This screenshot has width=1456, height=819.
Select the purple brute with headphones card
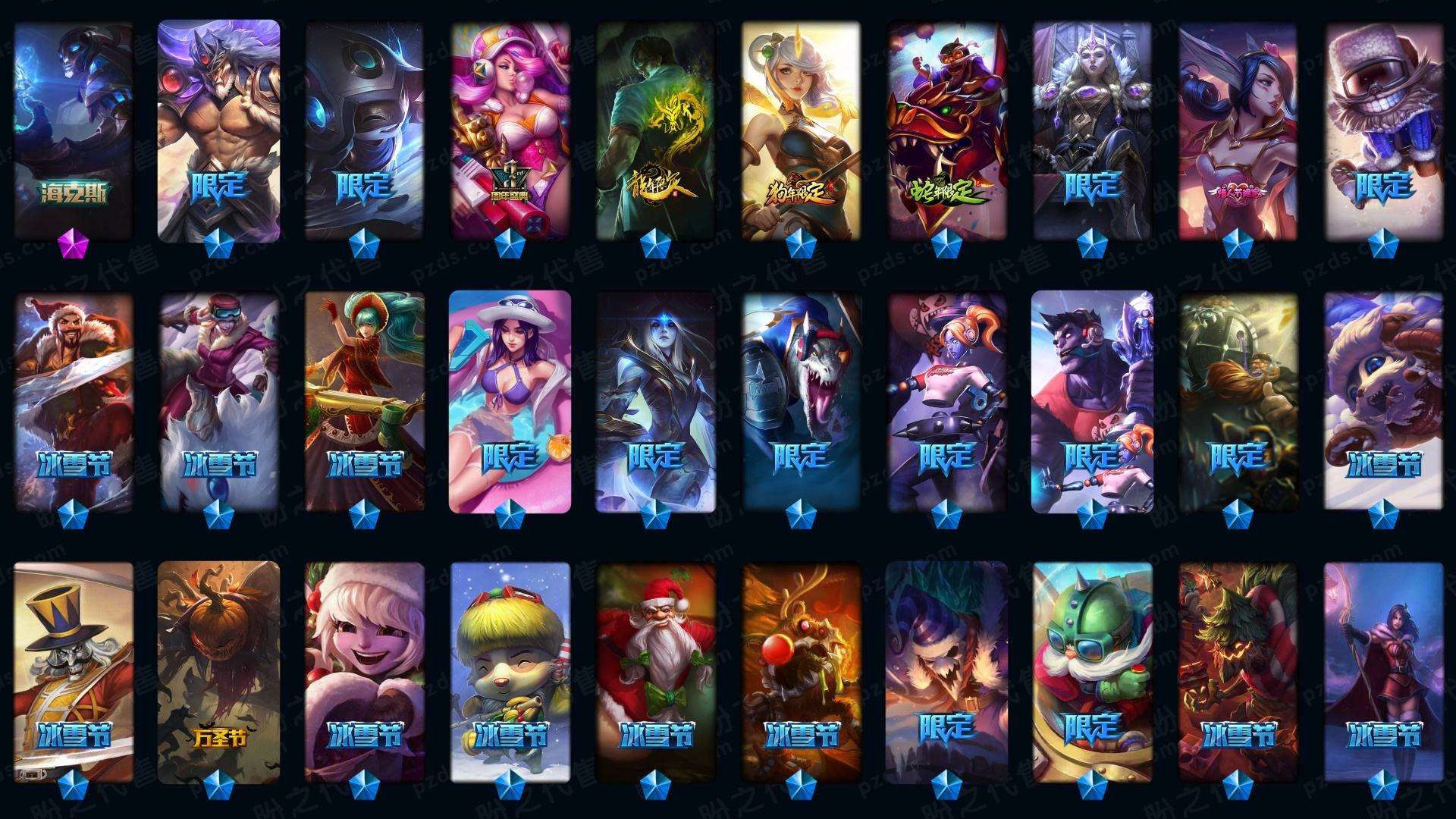pyautogui.click(x=1092, y=402)
